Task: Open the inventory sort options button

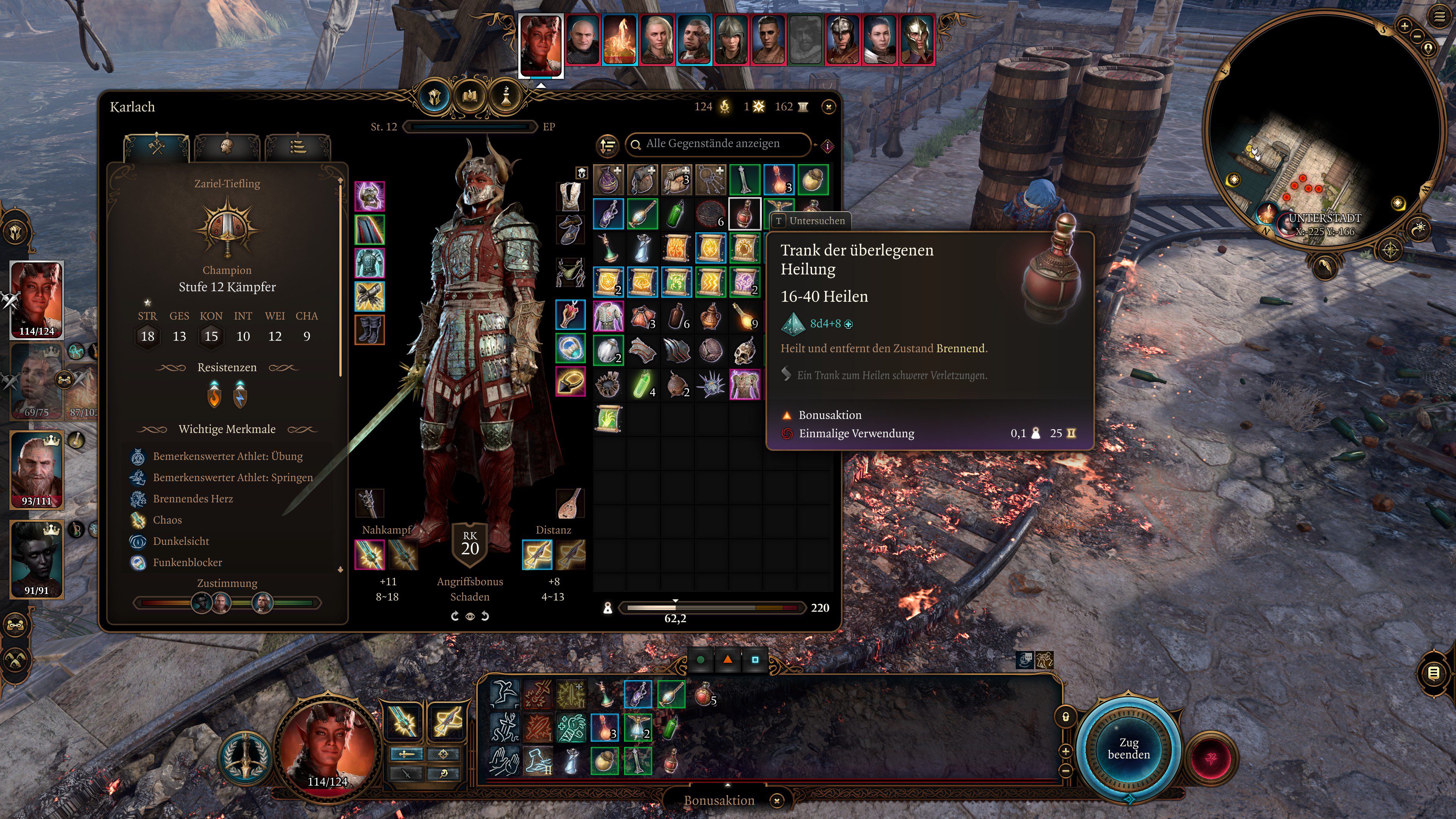Action: click(607, 145)
